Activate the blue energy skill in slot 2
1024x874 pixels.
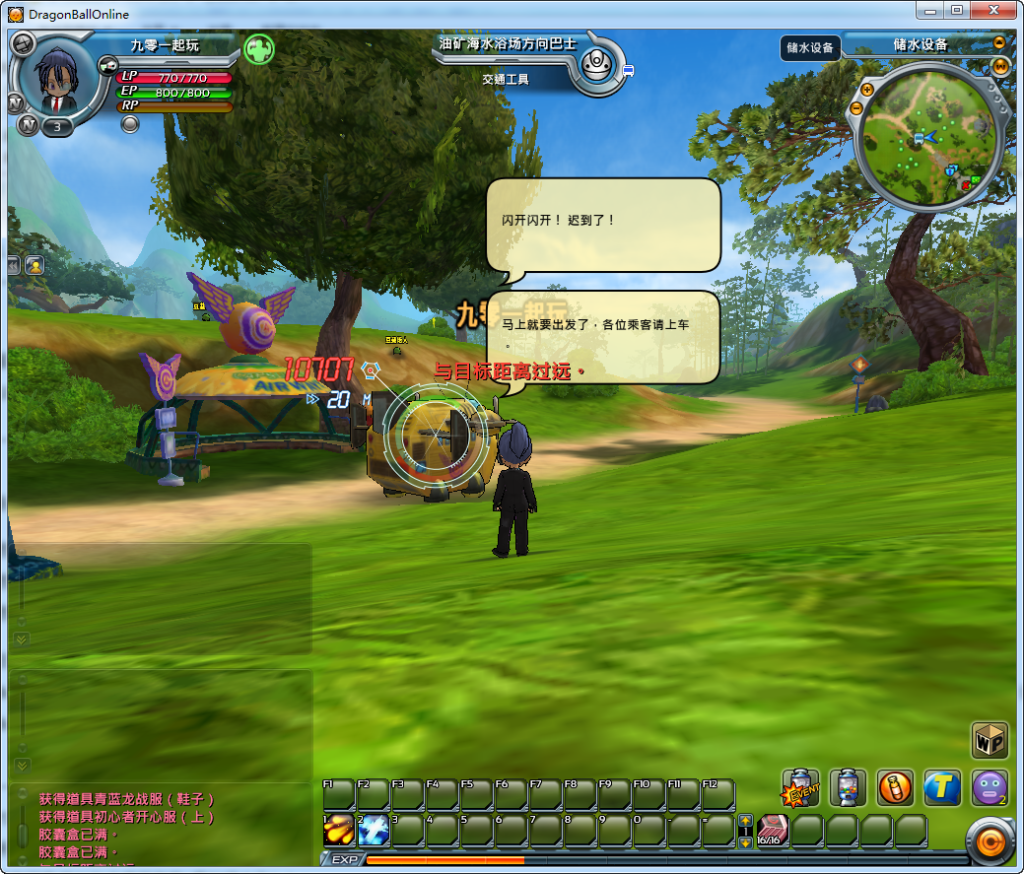click(x=373, y=830)
